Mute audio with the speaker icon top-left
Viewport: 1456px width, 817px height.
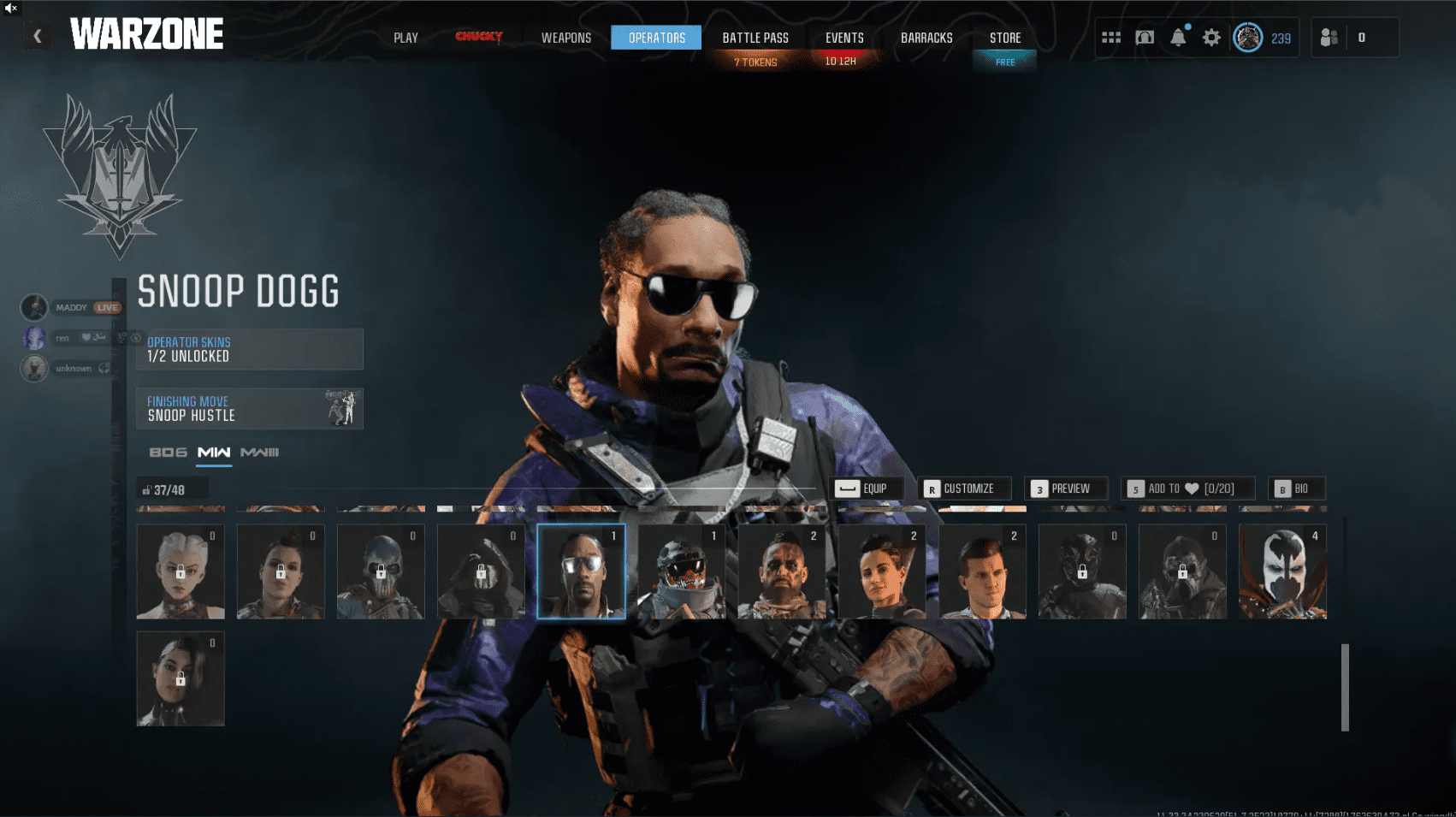[9, 9]
